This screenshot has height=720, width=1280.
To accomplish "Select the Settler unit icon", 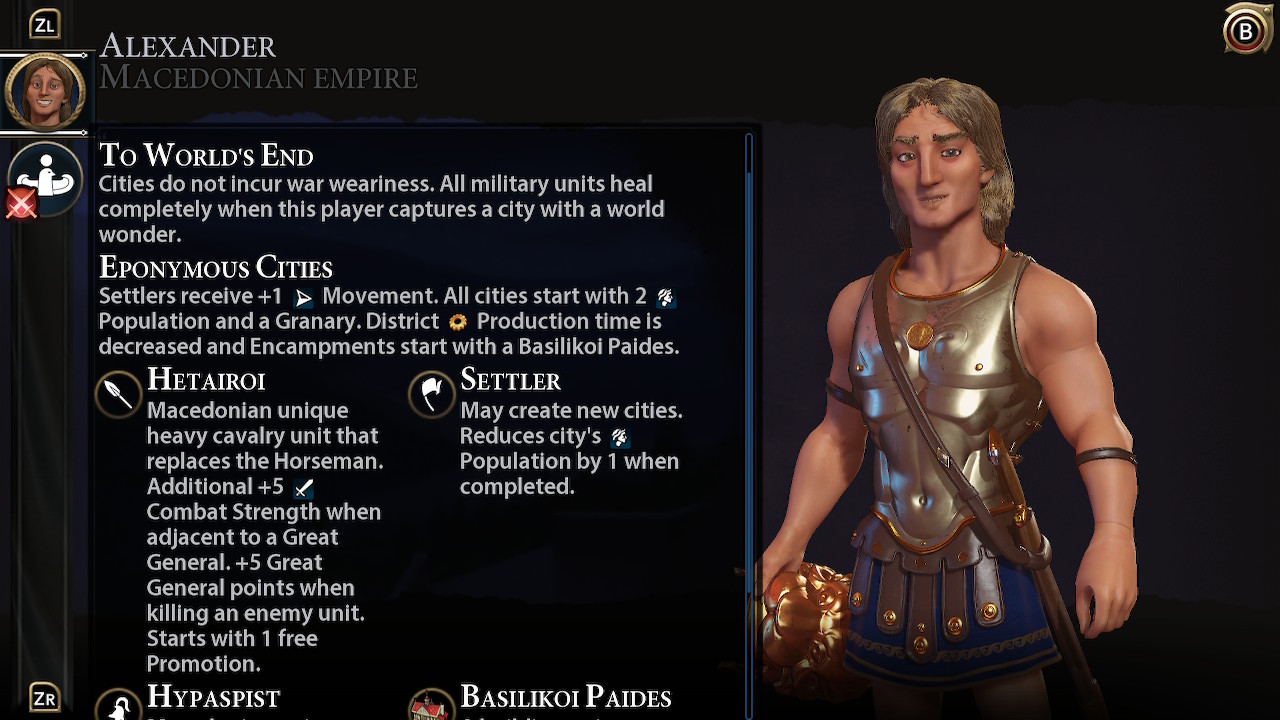I will tap(431, 394).
